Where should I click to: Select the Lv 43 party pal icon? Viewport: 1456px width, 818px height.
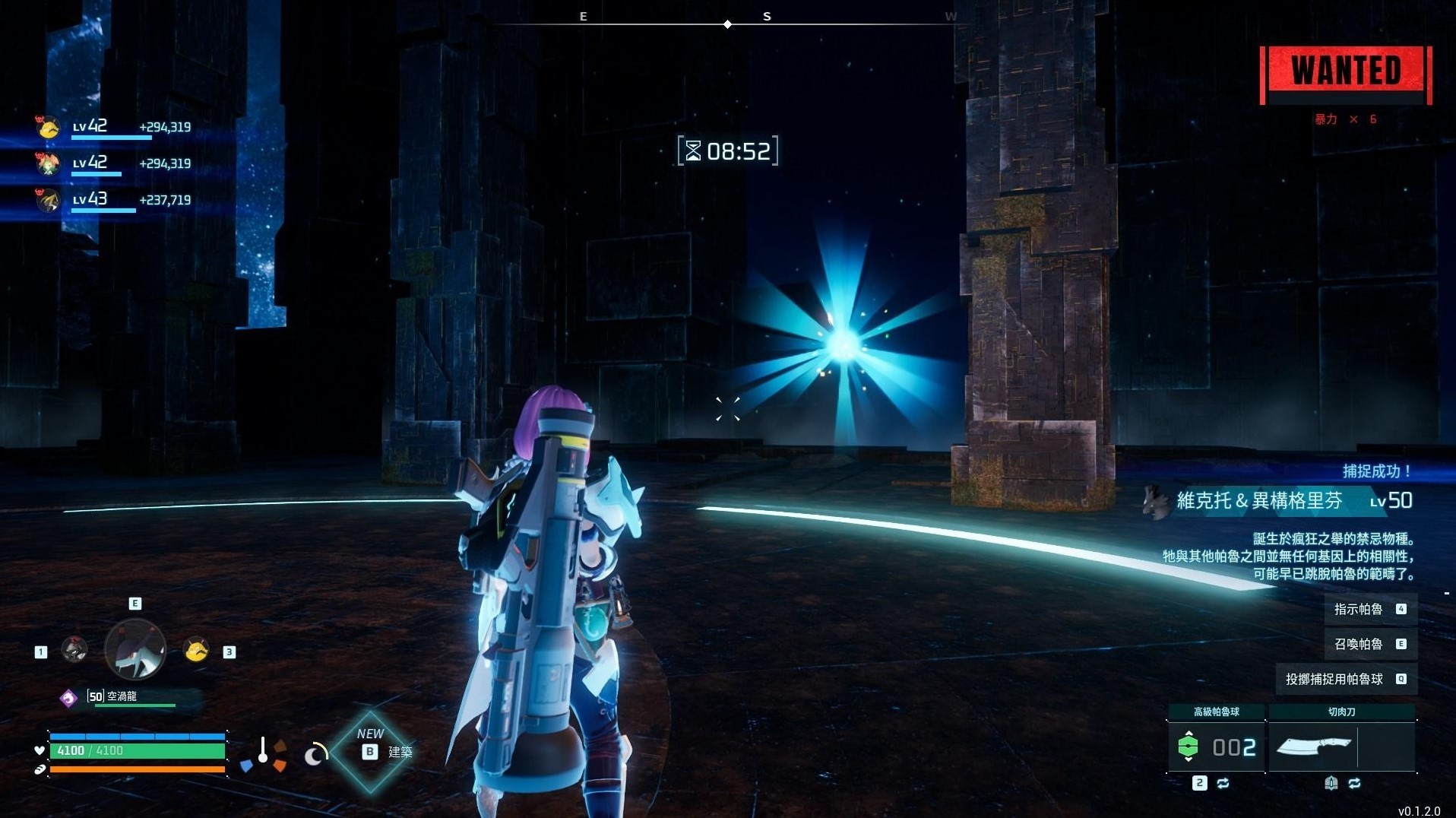point(49,200)
